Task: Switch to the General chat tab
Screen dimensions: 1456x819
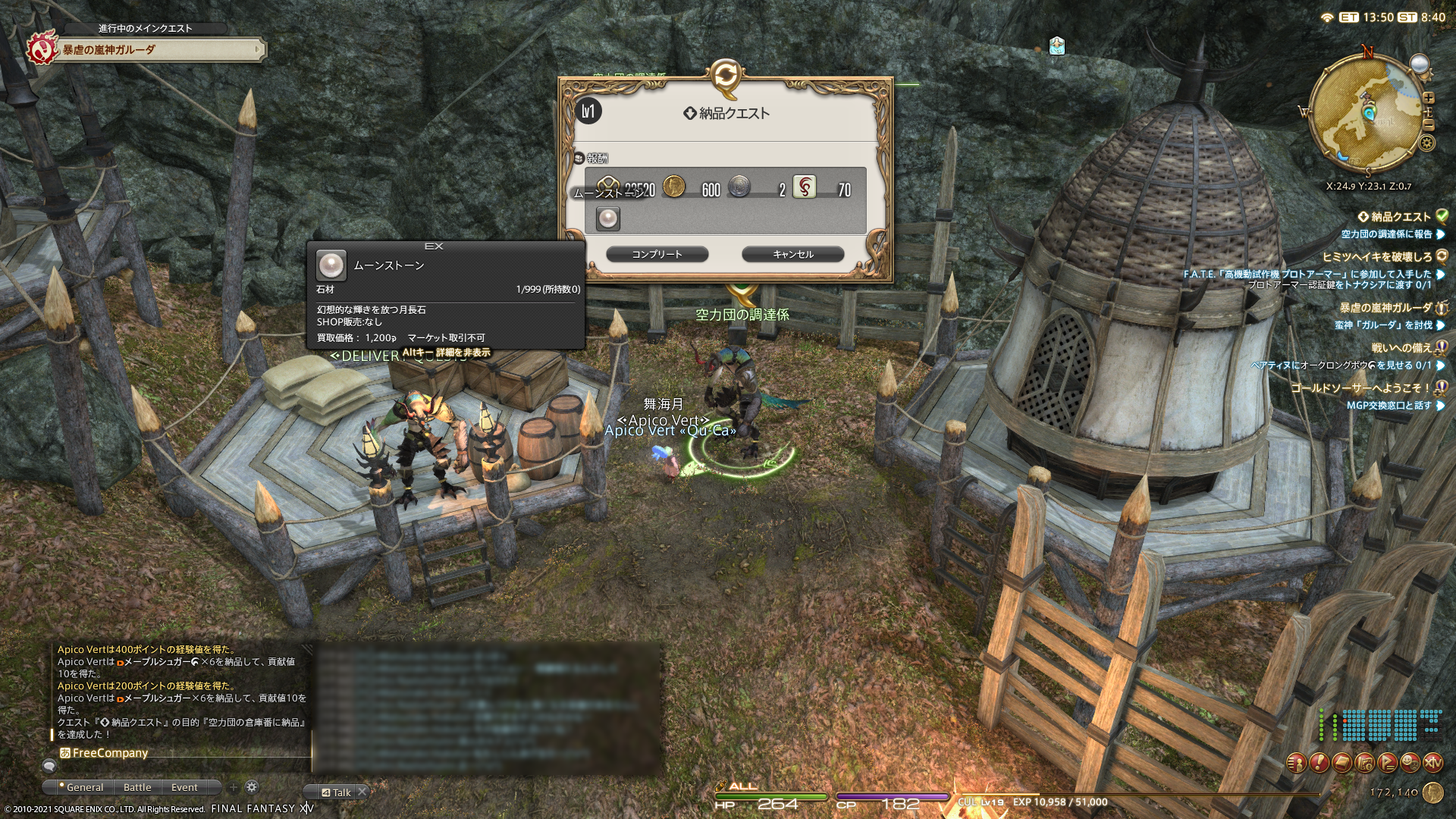Action: (84, 787)
